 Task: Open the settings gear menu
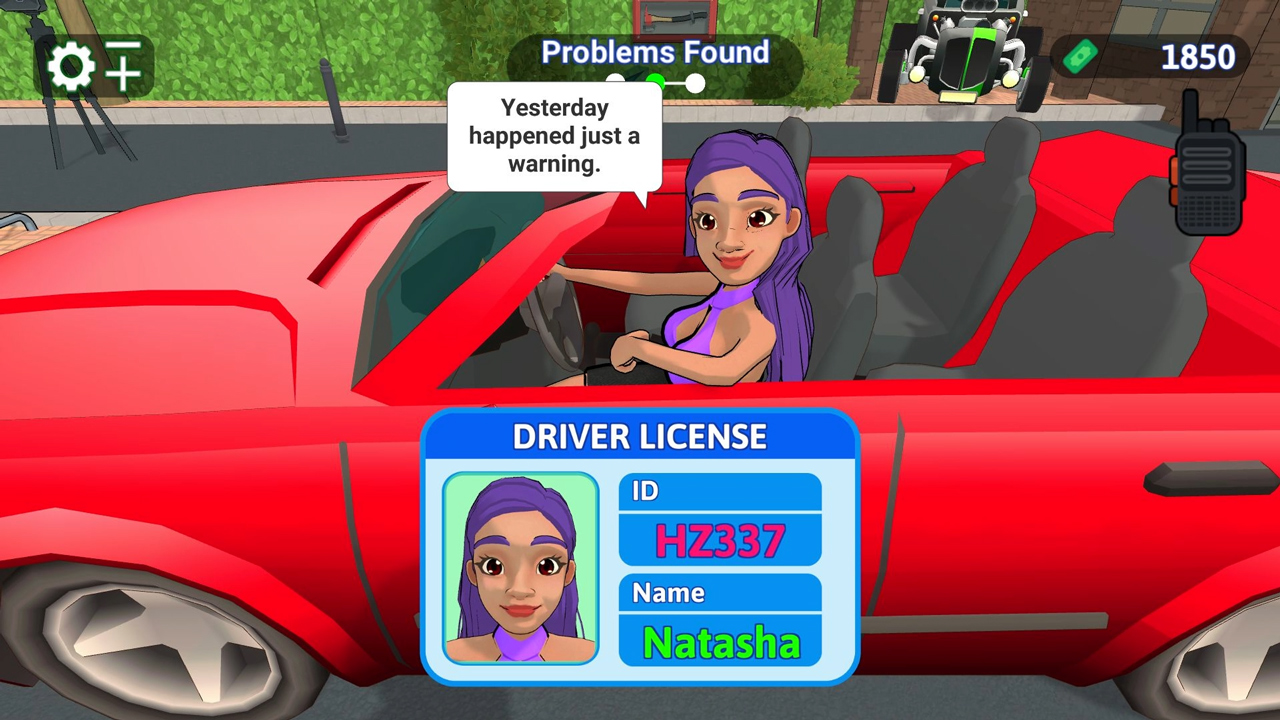(70, 66)
